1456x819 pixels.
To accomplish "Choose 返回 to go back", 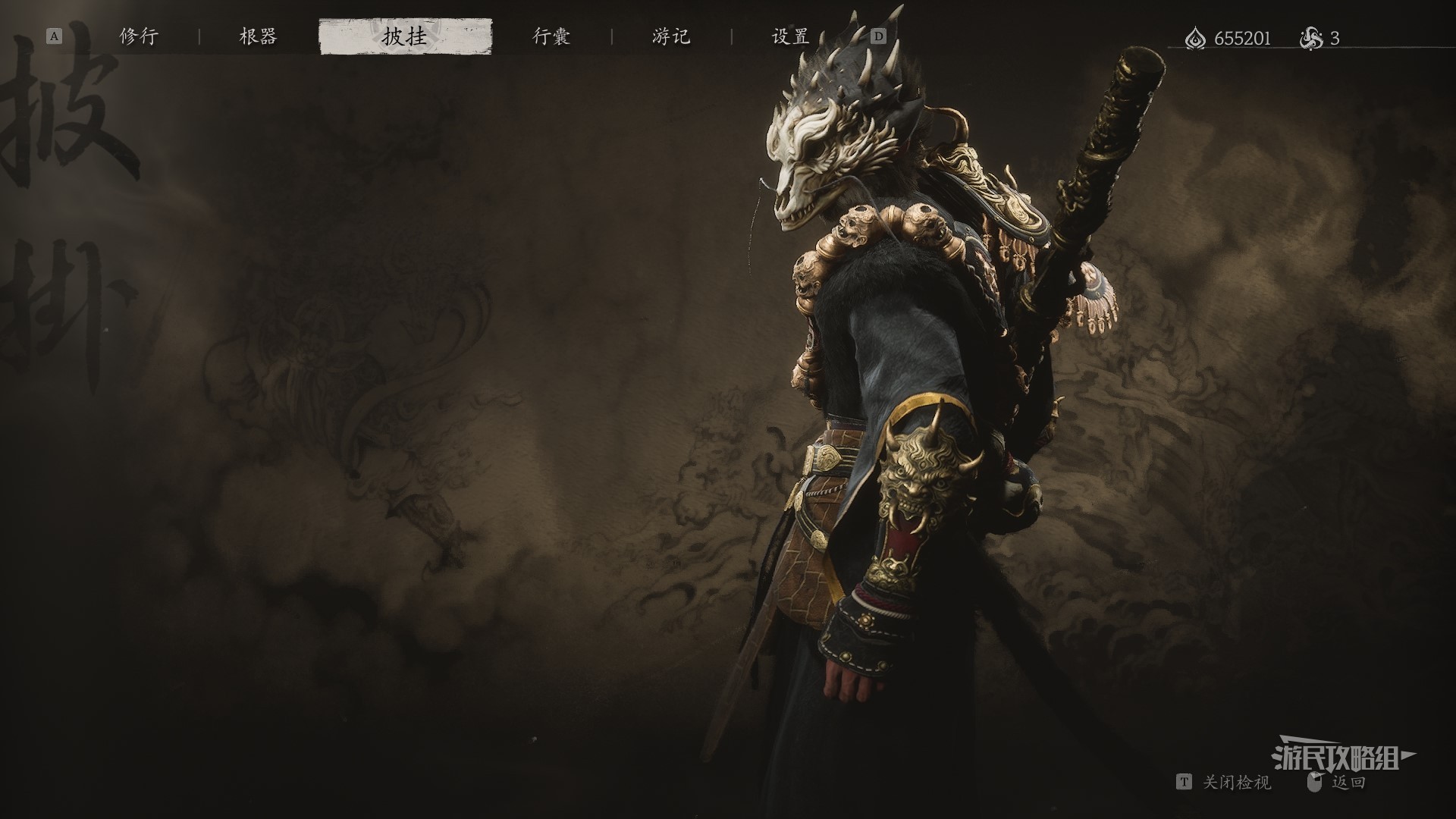I will click(x=1348, y=782).
